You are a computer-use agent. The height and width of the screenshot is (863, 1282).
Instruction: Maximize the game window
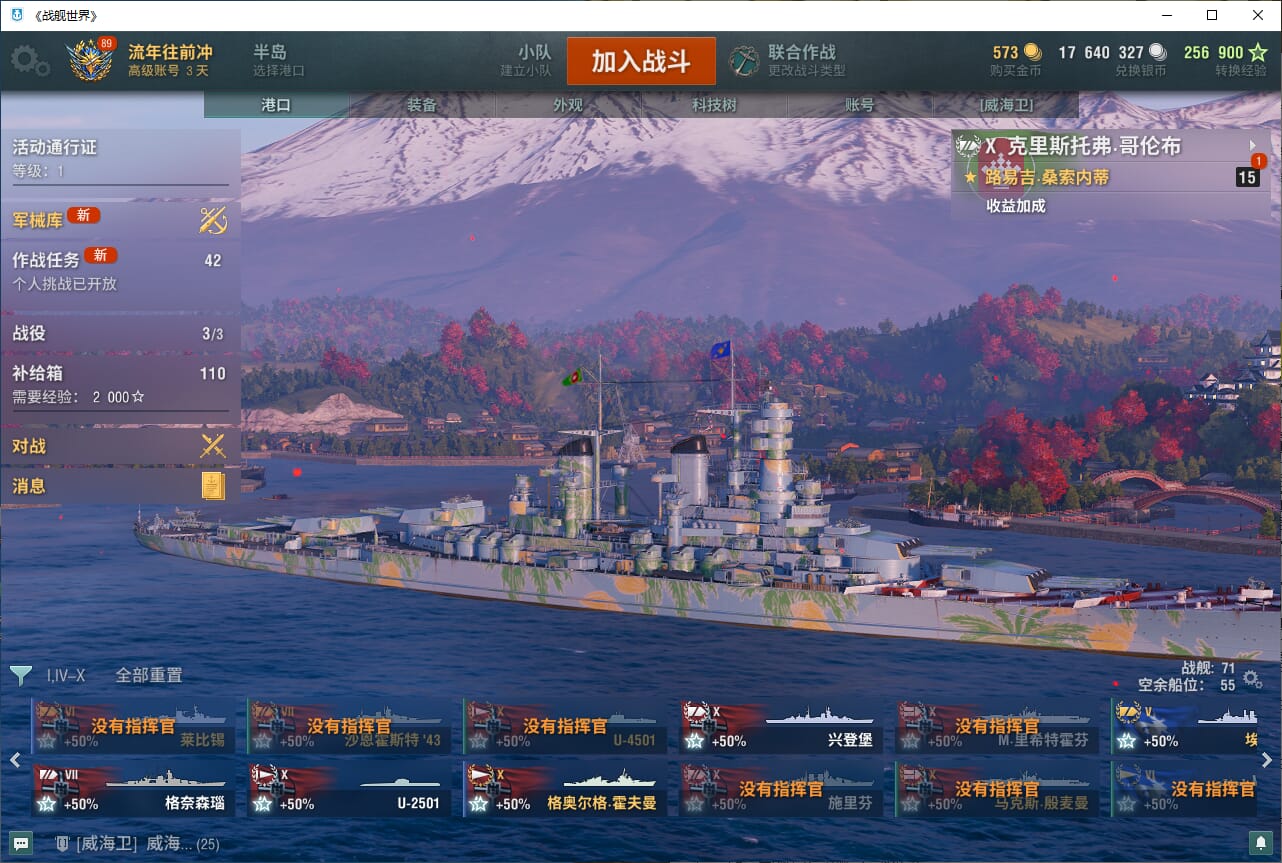click(x=1212, y=15)
